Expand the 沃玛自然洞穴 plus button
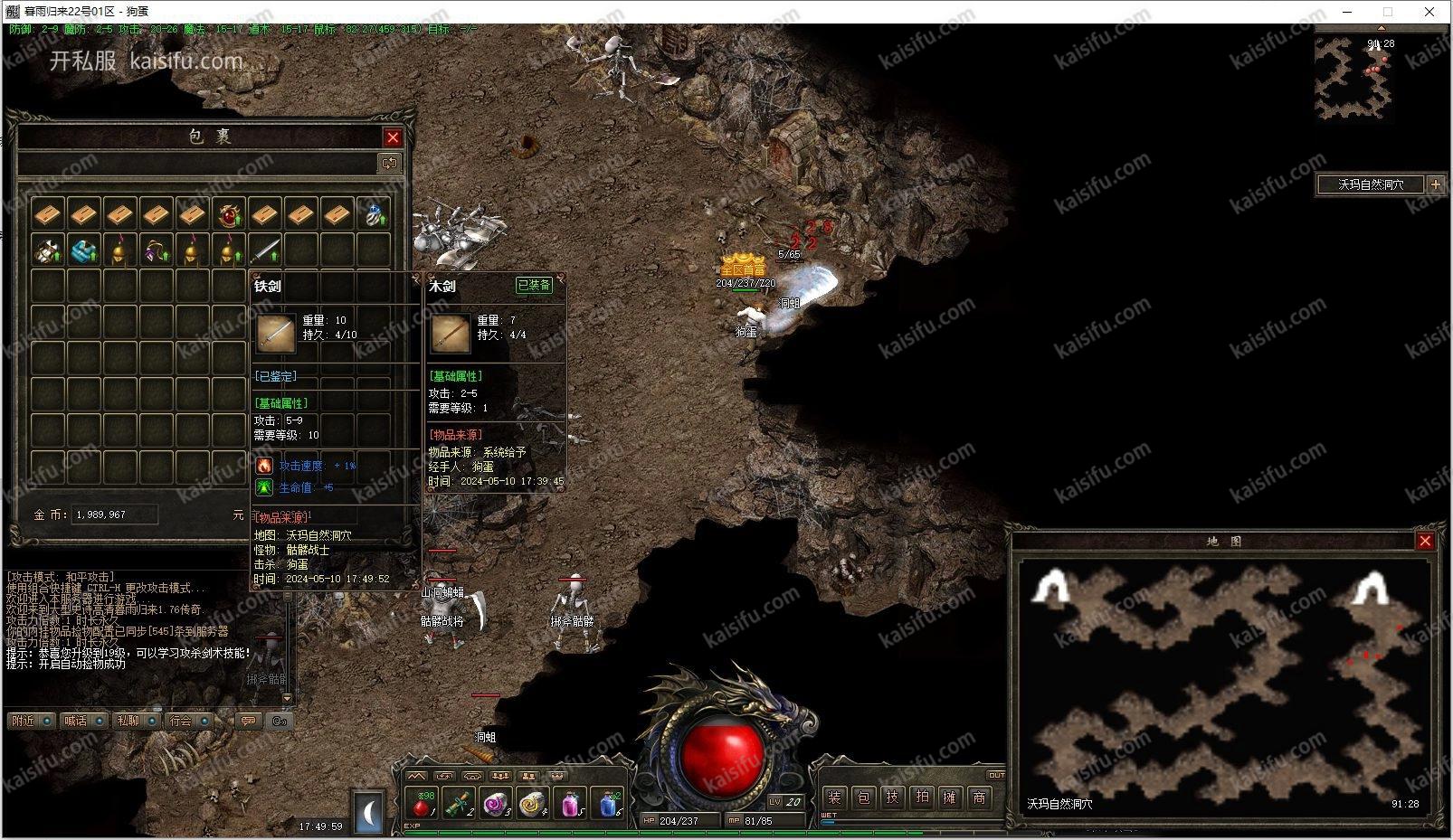Viewport: 1453px width, 840px height. click(x=1436, y=184)
